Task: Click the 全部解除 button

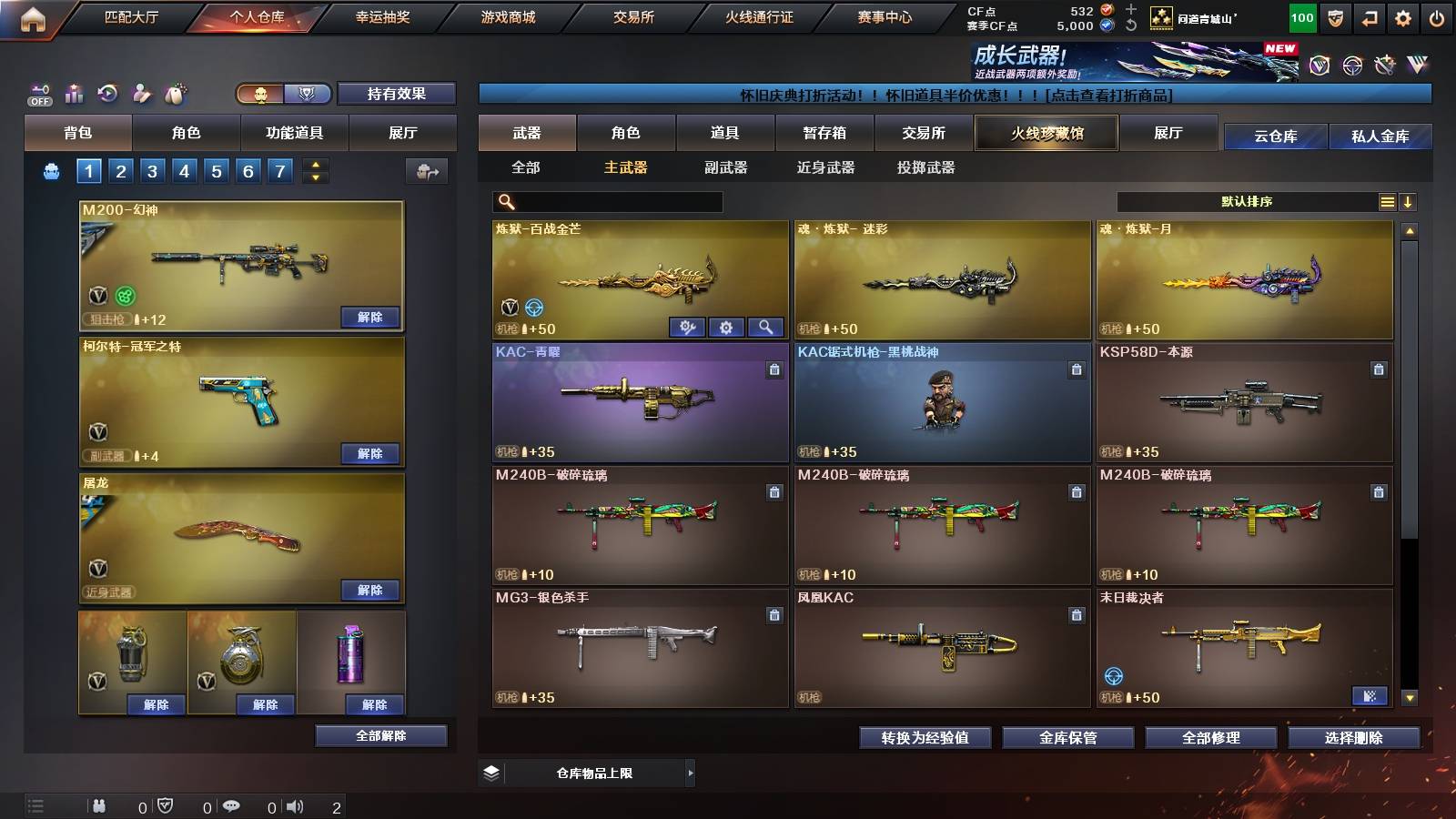Action: click(x=381, y=735)
